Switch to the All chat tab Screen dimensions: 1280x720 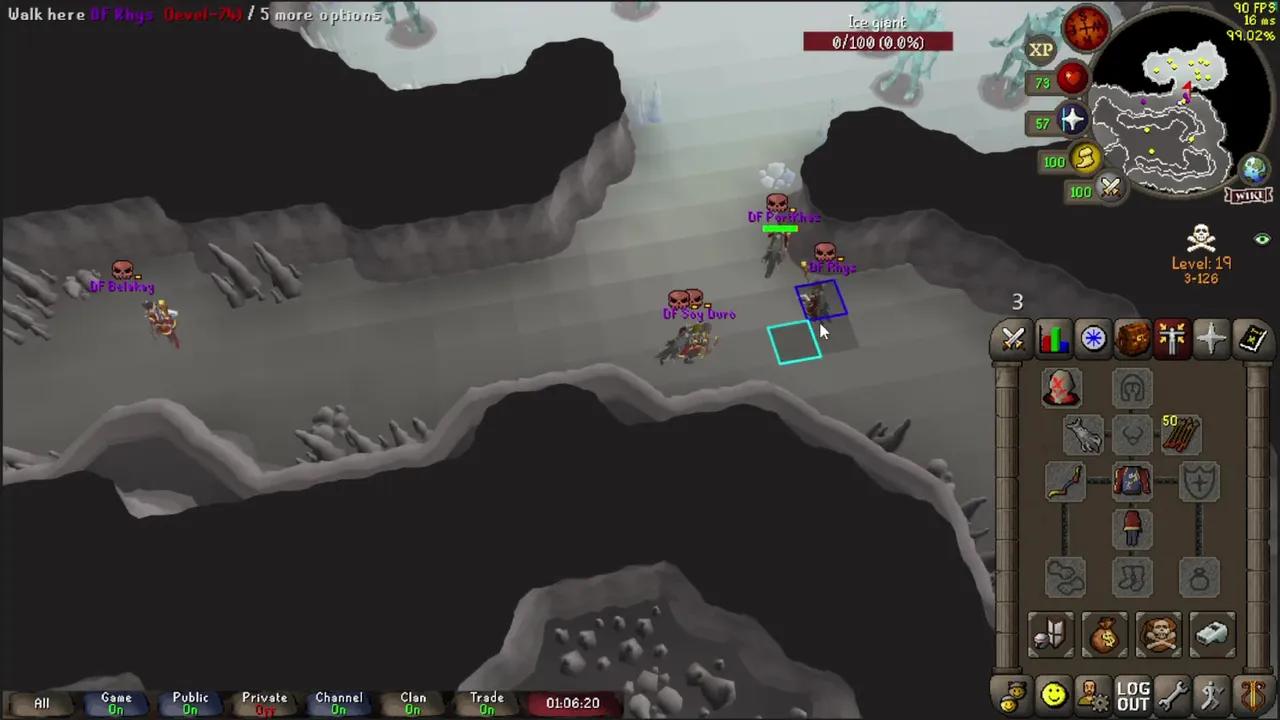(x=41, y=703)
